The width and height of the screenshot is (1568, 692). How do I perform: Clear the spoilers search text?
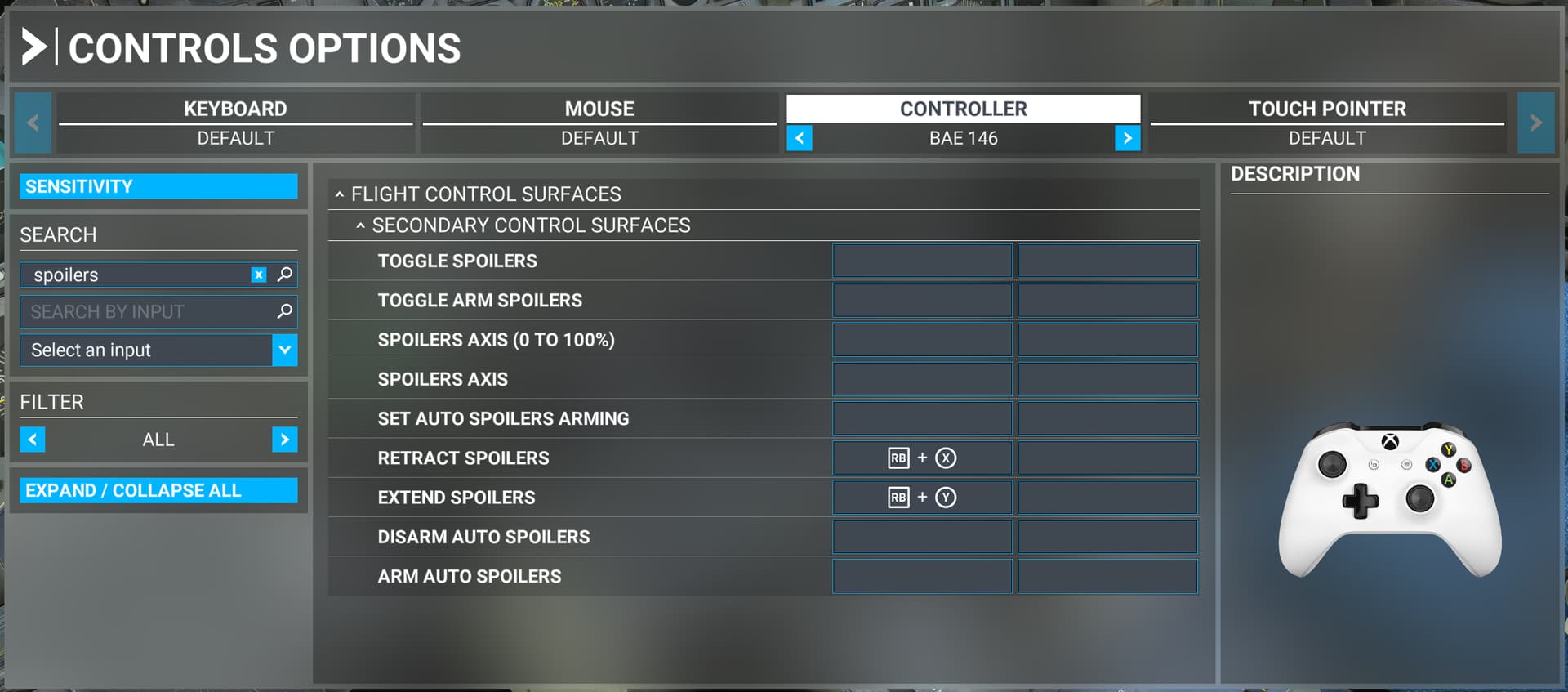point(259,275)
